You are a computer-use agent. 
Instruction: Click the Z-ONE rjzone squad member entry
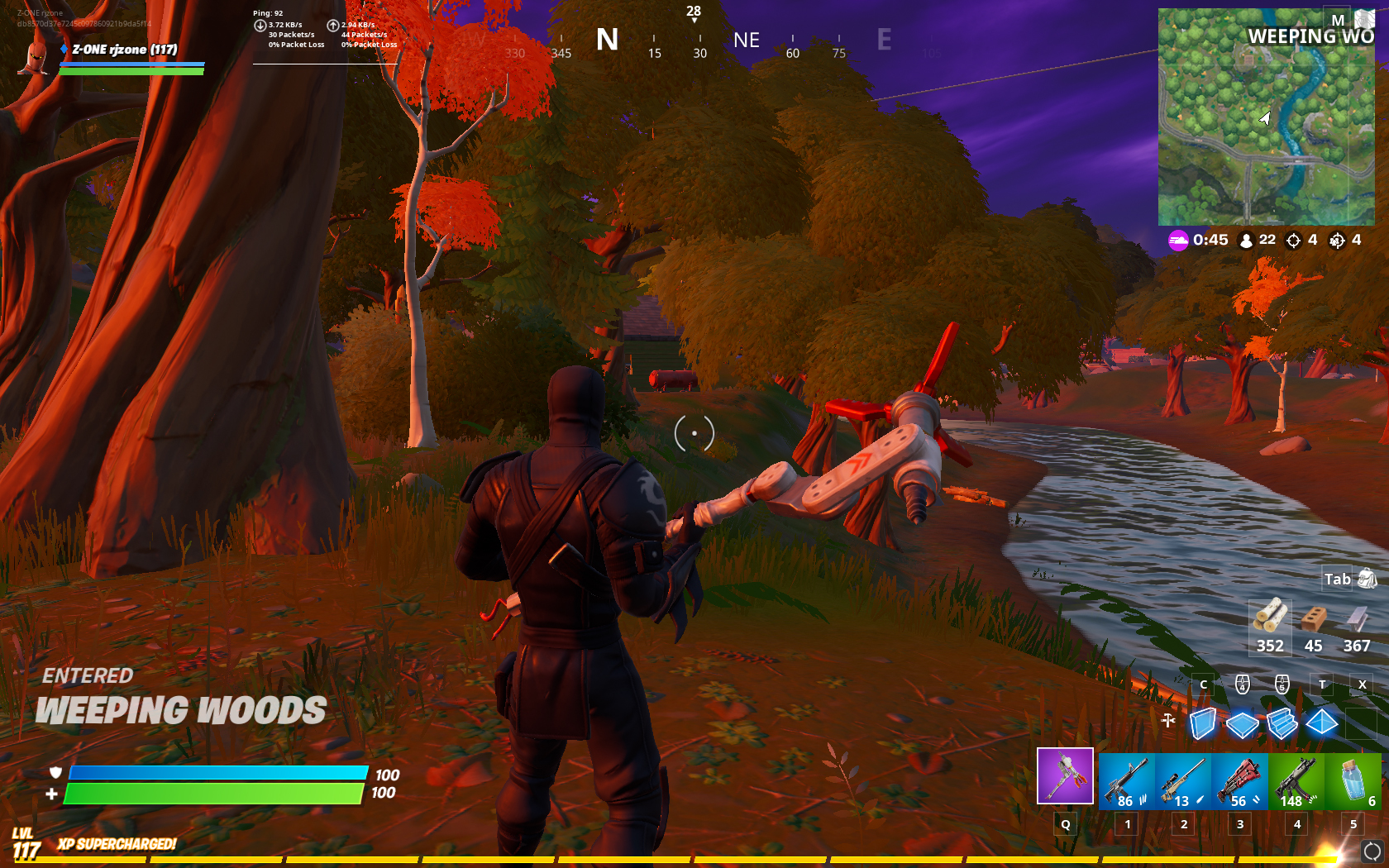tap(124, 50)
